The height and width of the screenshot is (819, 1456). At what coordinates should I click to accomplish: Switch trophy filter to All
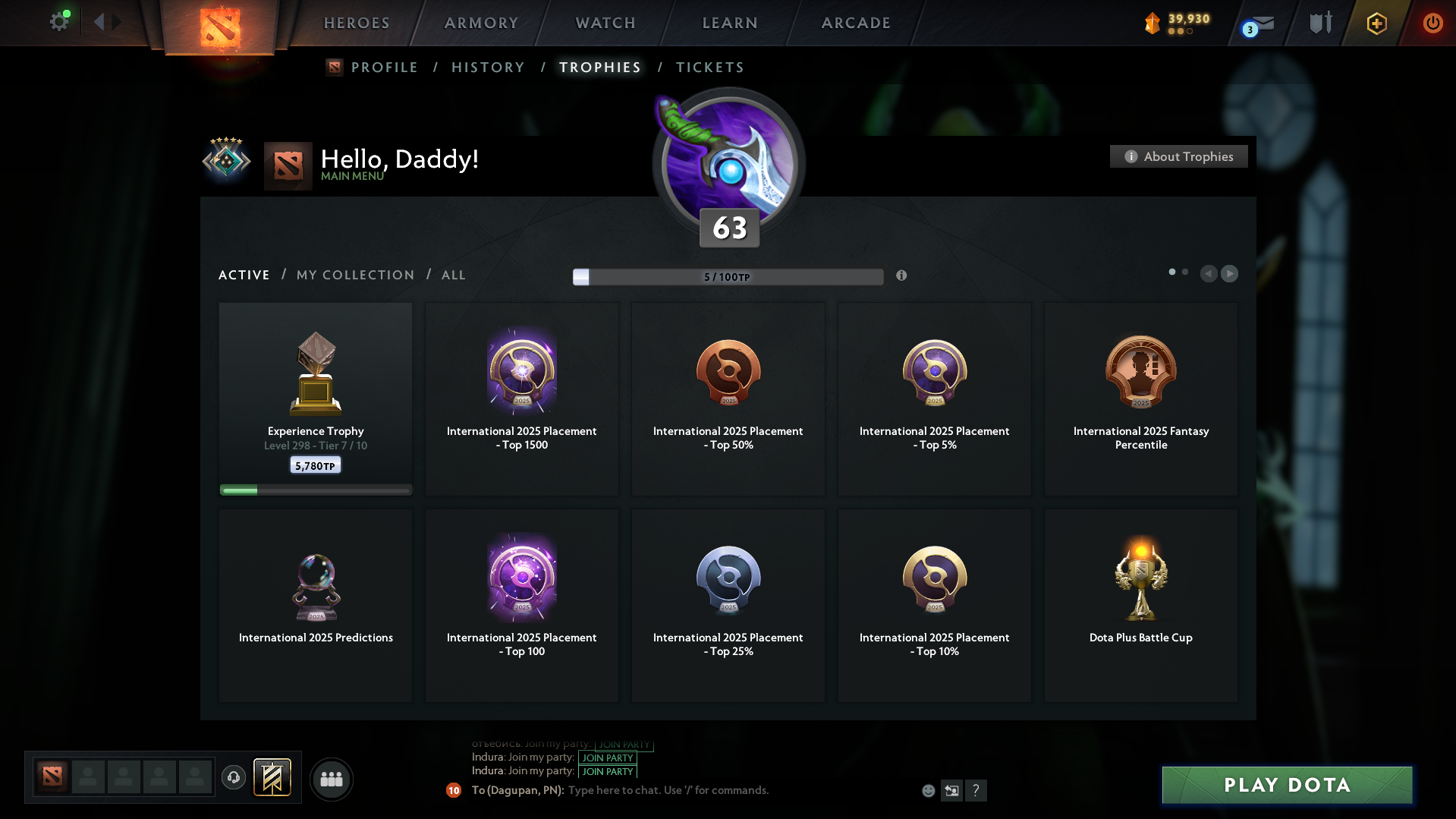[453, 275]
